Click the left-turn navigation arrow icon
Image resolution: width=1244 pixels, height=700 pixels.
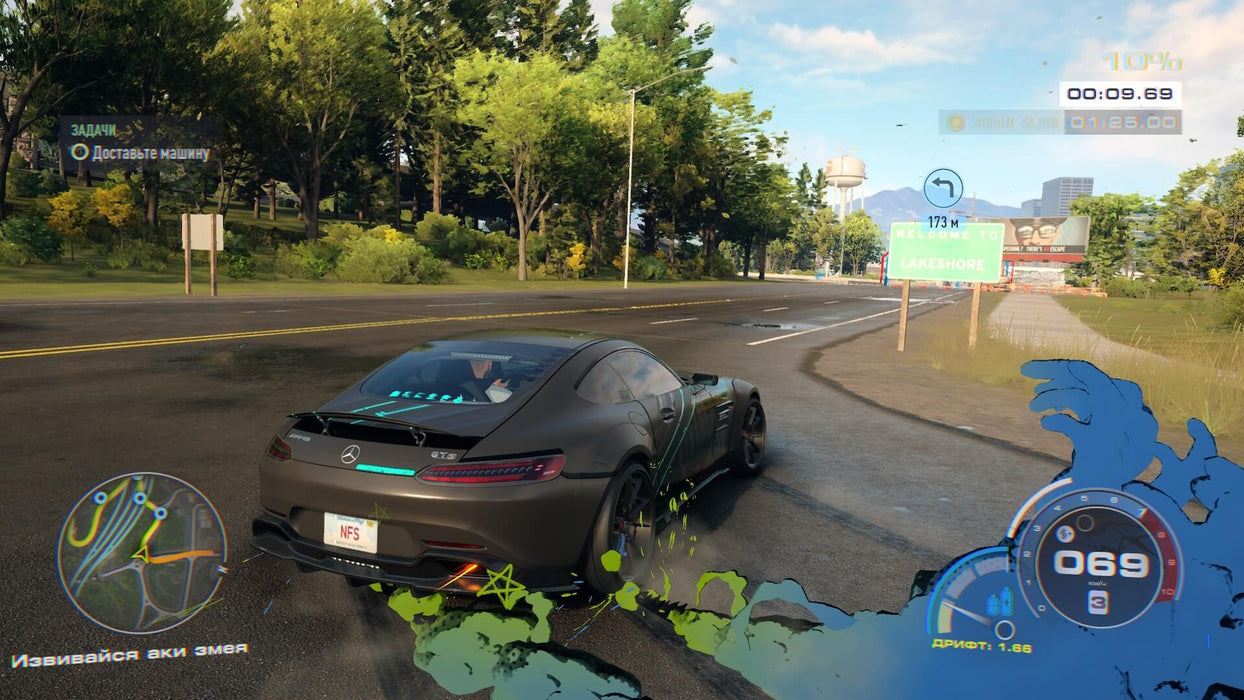[x=943, y=188]
